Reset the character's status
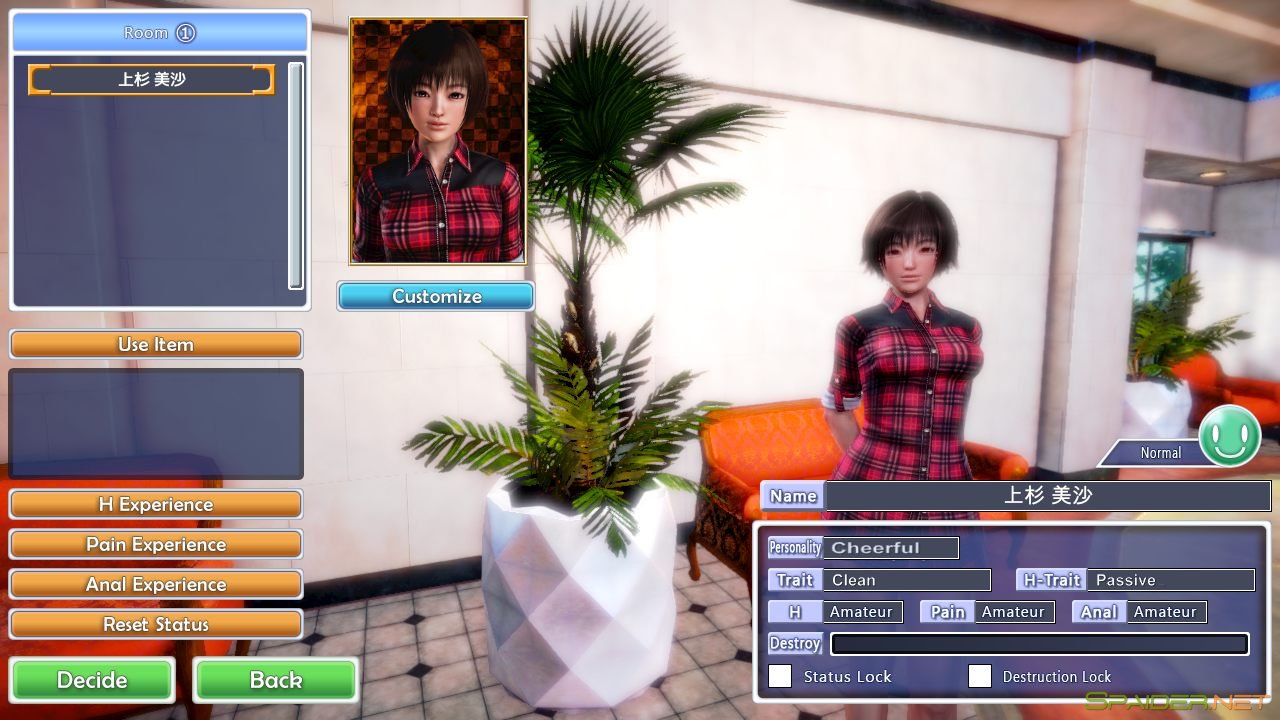This screenshot has width=1280, height=720. click(155, 624)
